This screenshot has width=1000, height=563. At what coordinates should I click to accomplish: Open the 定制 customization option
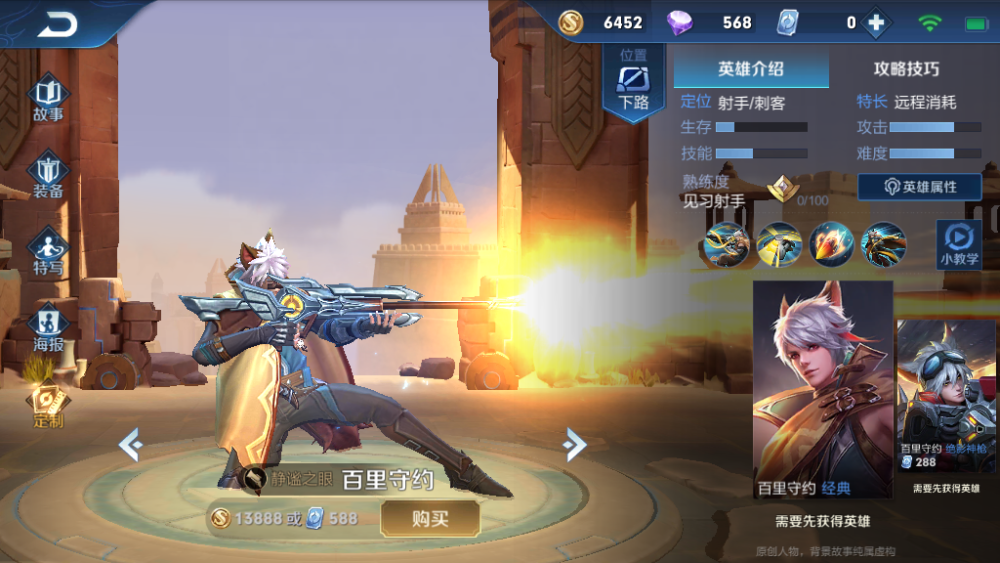coord(48,404)
